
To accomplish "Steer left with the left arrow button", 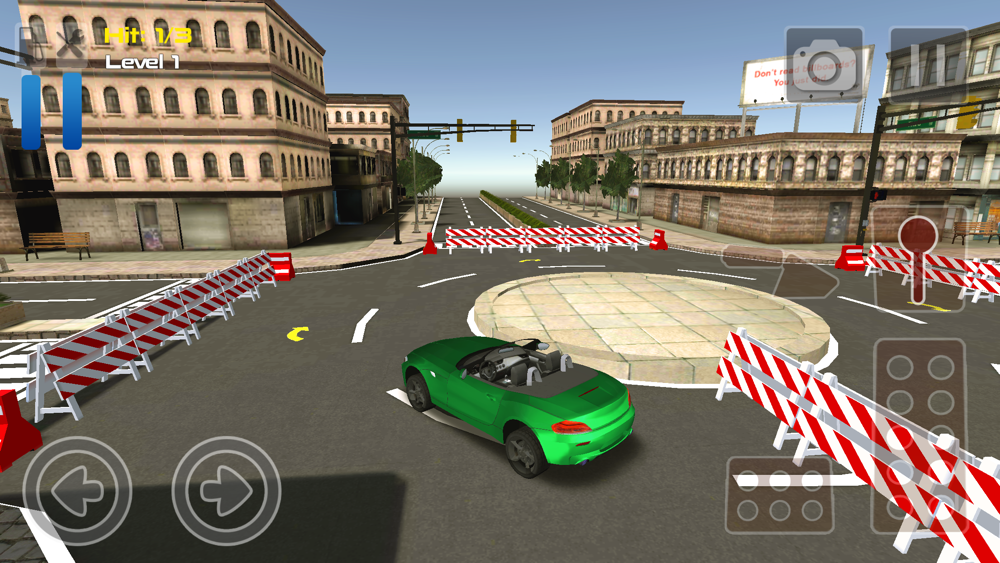I will click(x=77, y=490).
